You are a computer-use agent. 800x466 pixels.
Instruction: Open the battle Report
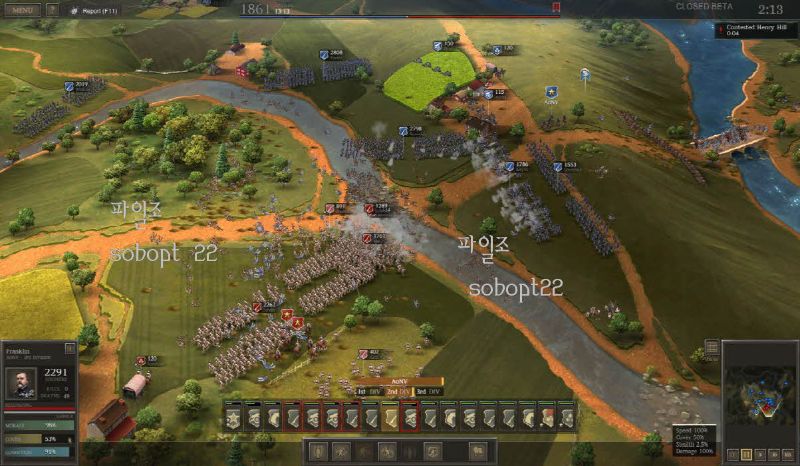point(96,9)
